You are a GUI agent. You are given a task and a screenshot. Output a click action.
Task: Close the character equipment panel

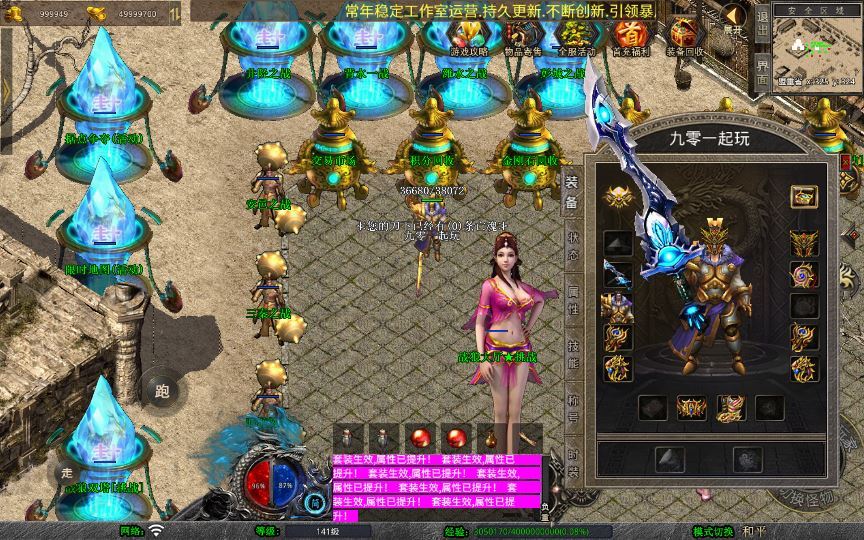[x=845, y=160]
